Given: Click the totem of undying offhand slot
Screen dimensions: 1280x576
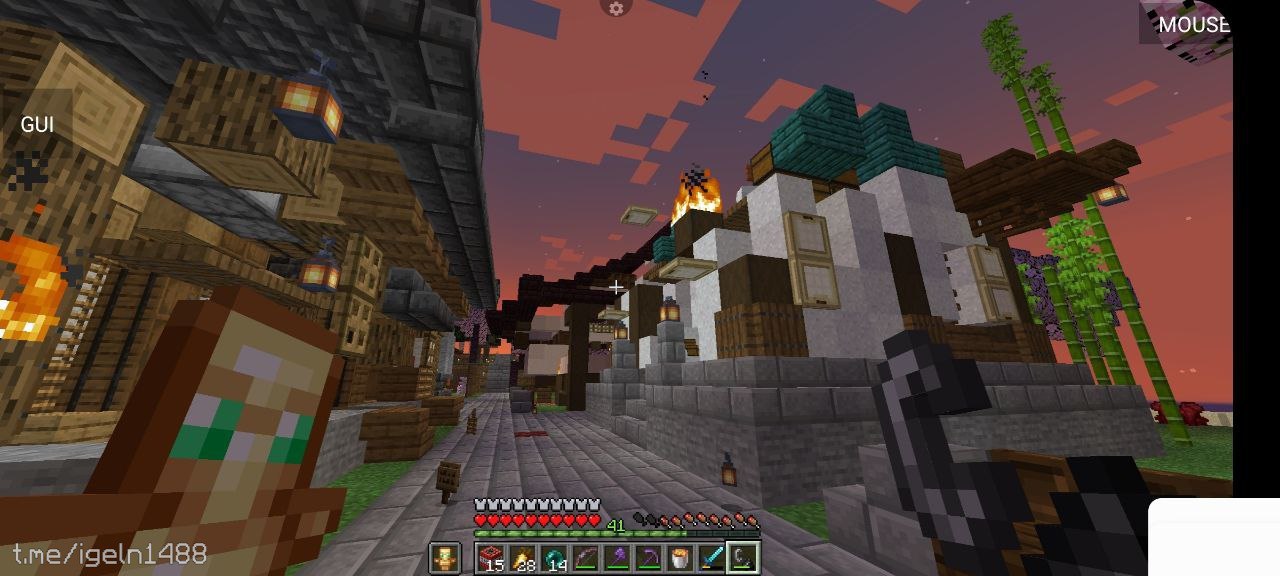Looking at the screenshot, I should (445, 558).
